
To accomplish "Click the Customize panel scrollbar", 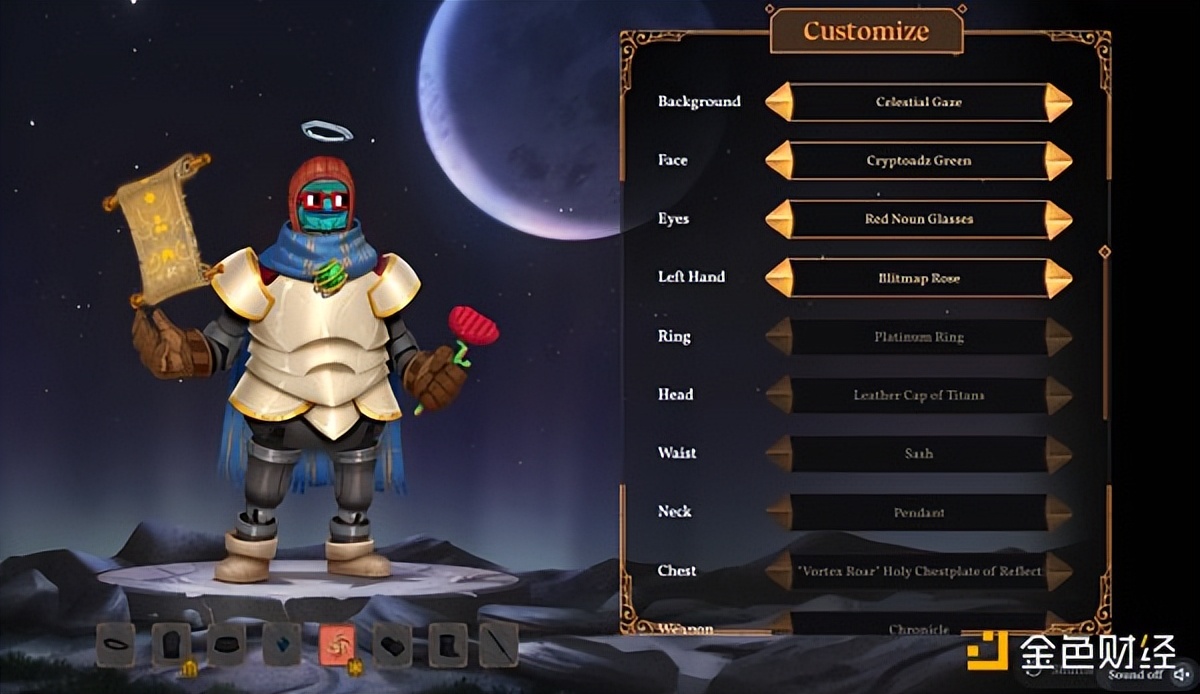I will (x=1105, y=330).
